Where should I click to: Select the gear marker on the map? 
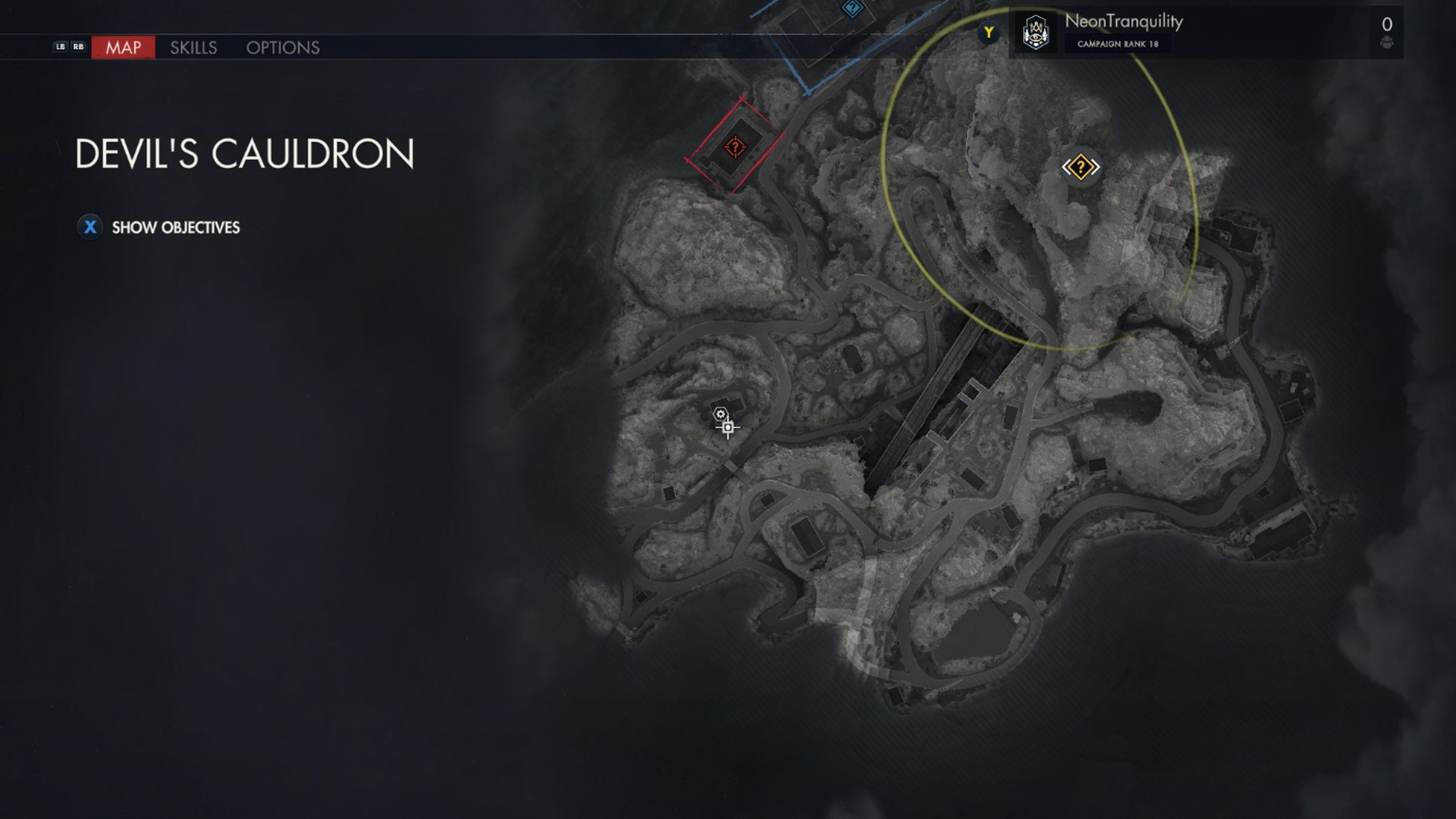pos(720,414)
